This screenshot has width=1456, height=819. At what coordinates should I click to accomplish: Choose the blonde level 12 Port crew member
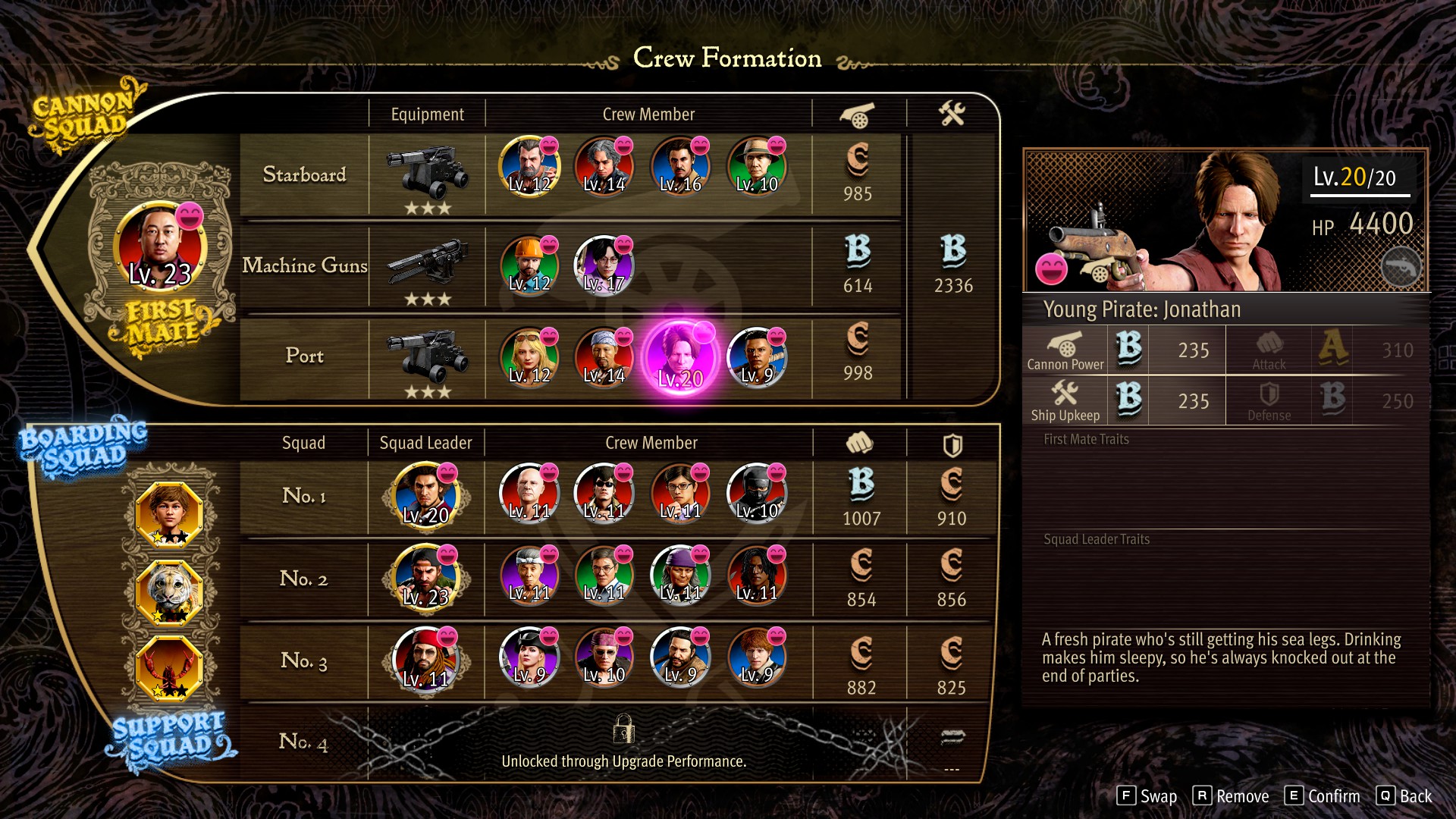[x=529, y=356]
